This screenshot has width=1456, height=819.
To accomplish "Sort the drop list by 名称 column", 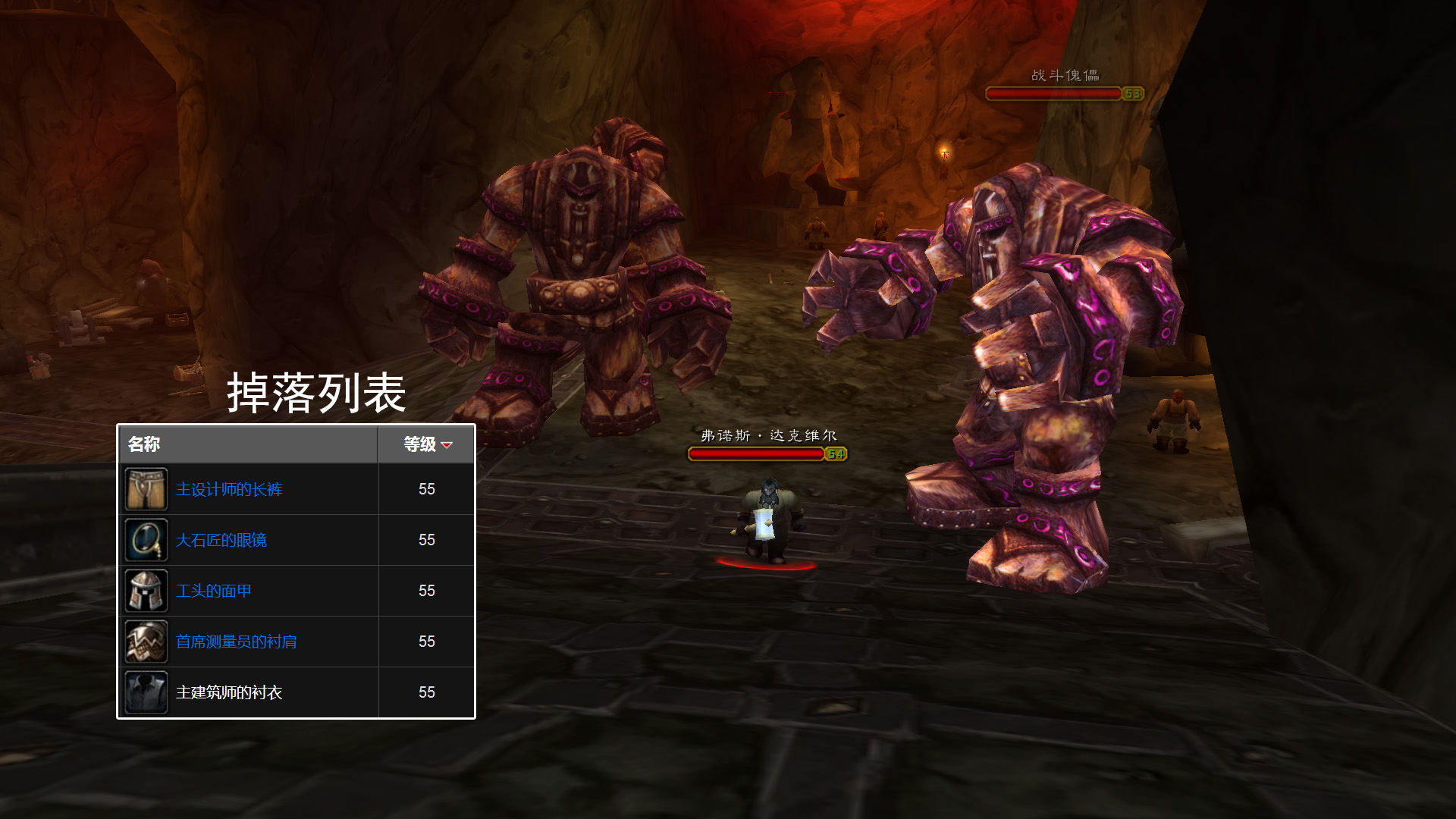I will point(144,444).
